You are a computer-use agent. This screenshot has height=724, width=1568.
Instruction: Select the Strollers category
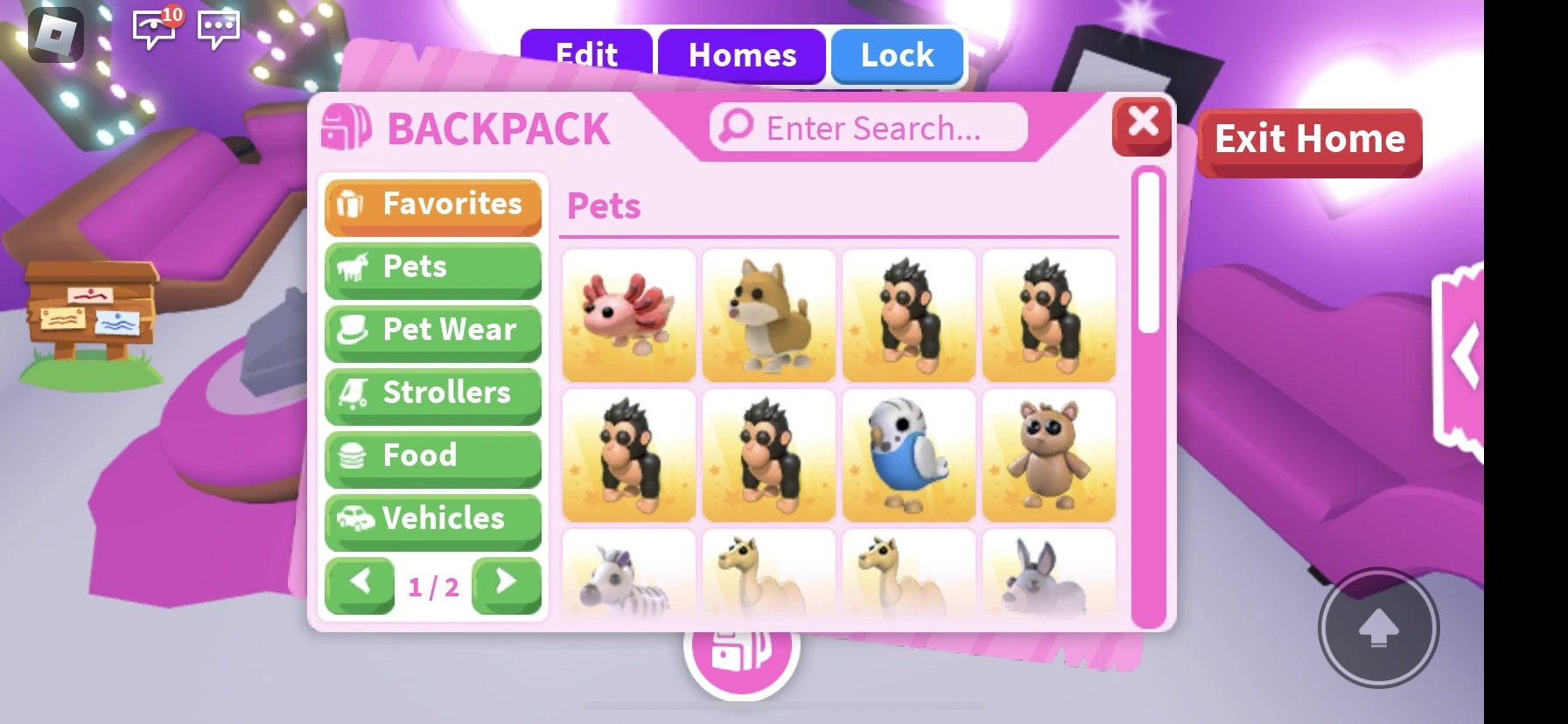click(432, 393)
